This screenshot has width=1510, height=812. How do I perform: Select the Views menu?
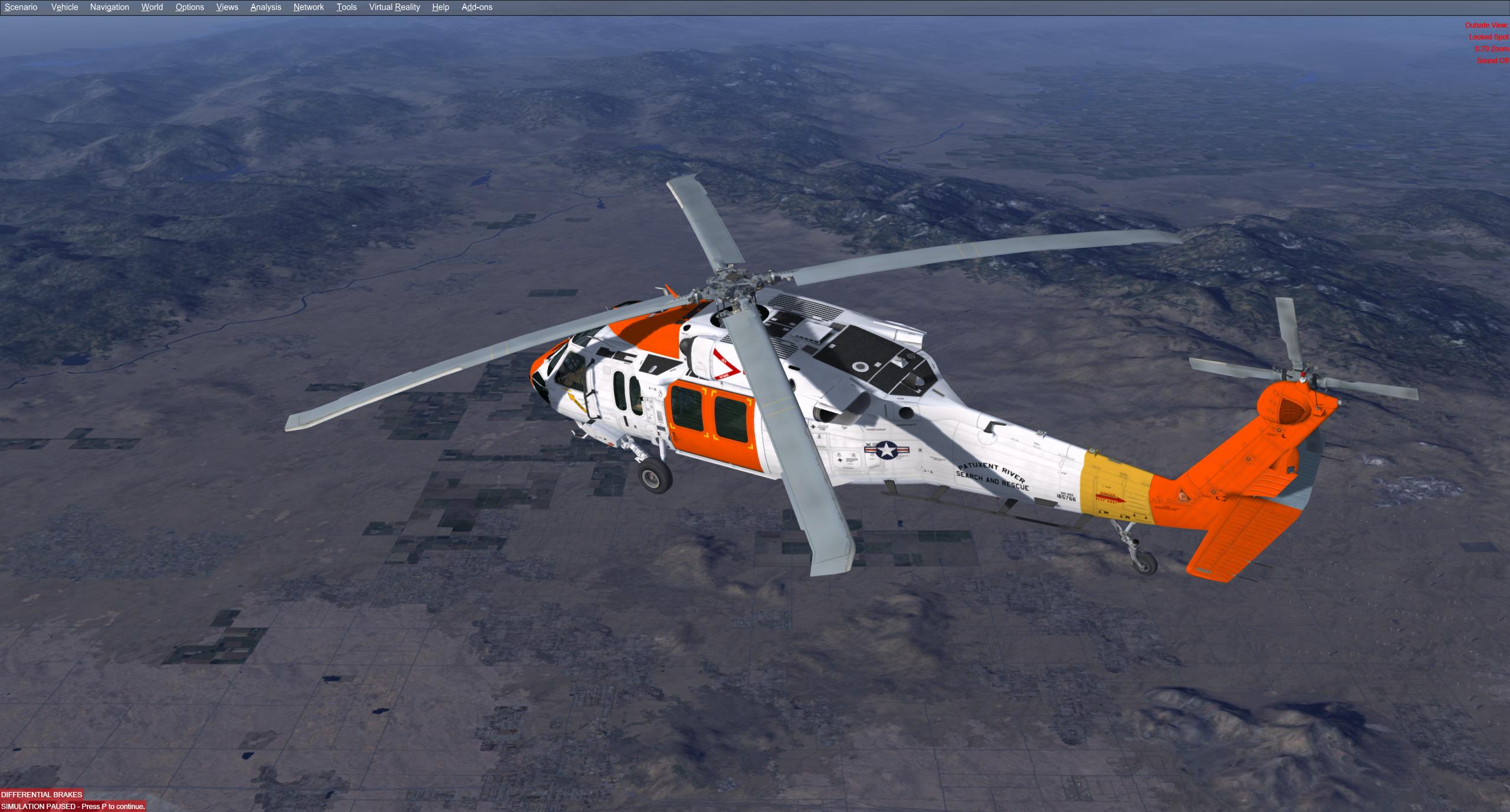[x=227, y=7]
